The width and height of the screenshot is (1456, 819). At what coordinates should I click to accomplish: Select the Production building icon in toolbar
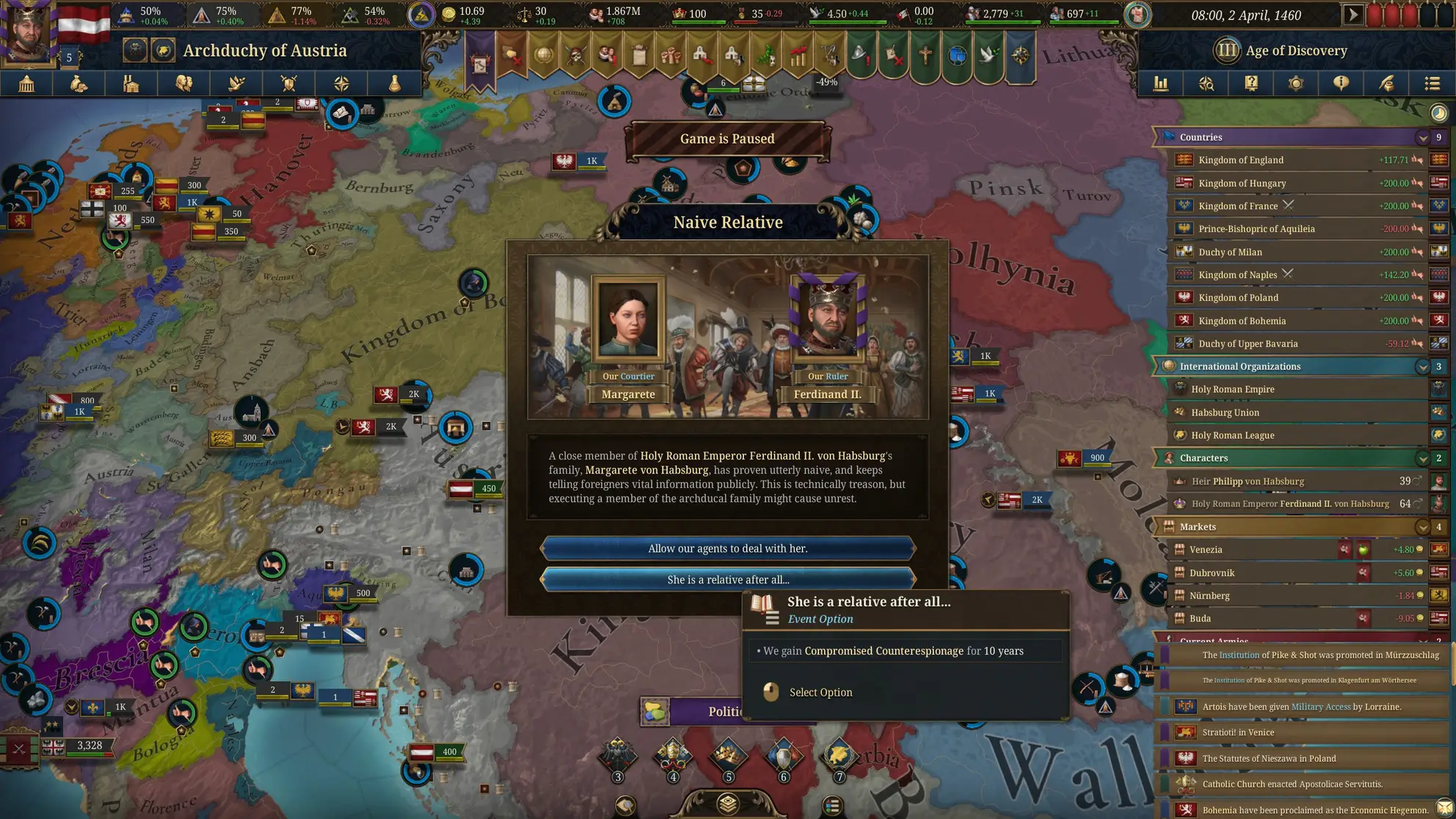(x=131, y=84)
